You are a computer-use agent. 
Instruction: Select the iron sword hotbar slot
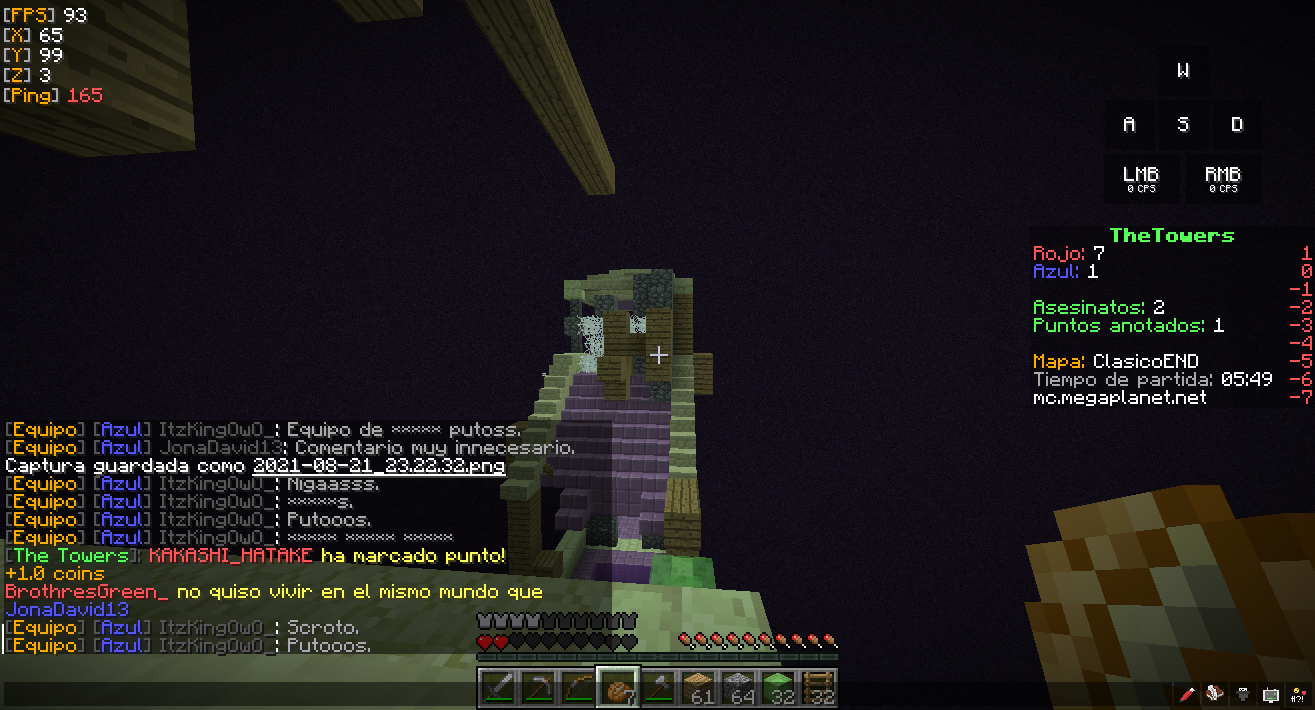[x=497, y=688]
